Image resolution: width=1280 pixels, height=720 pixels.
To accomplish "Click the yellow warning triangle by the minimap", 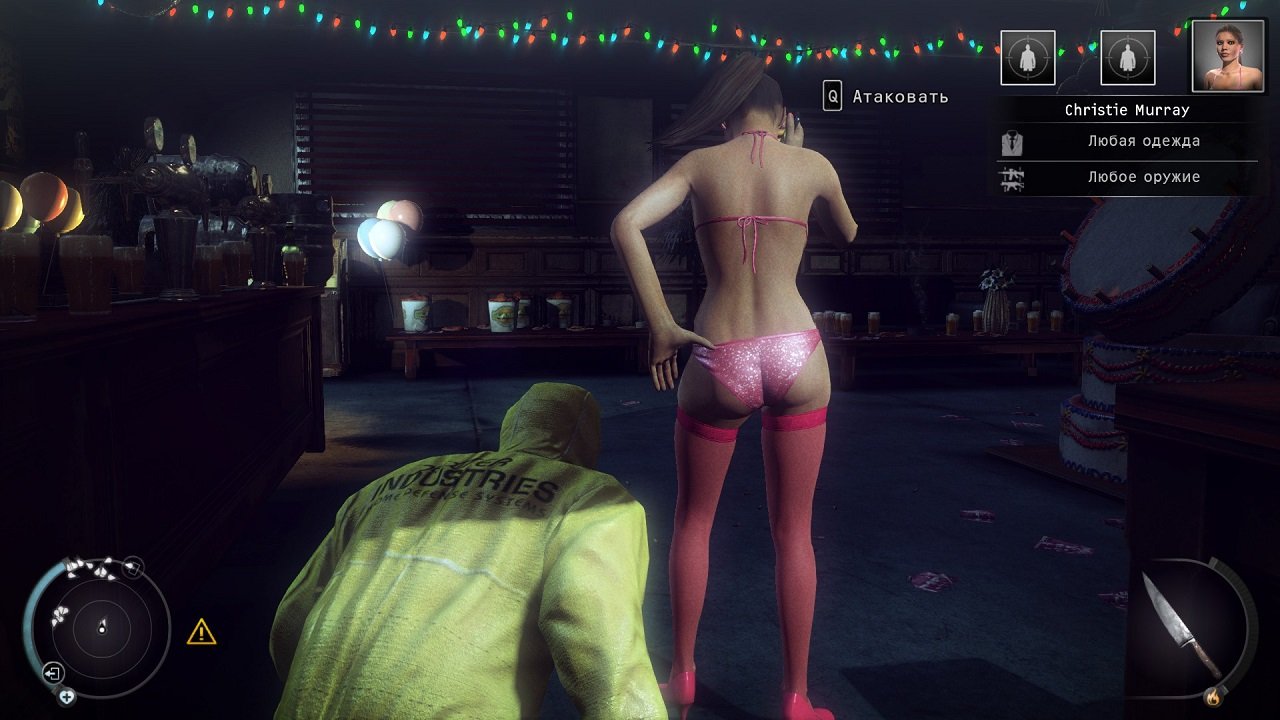I will [x=201, y=631].
